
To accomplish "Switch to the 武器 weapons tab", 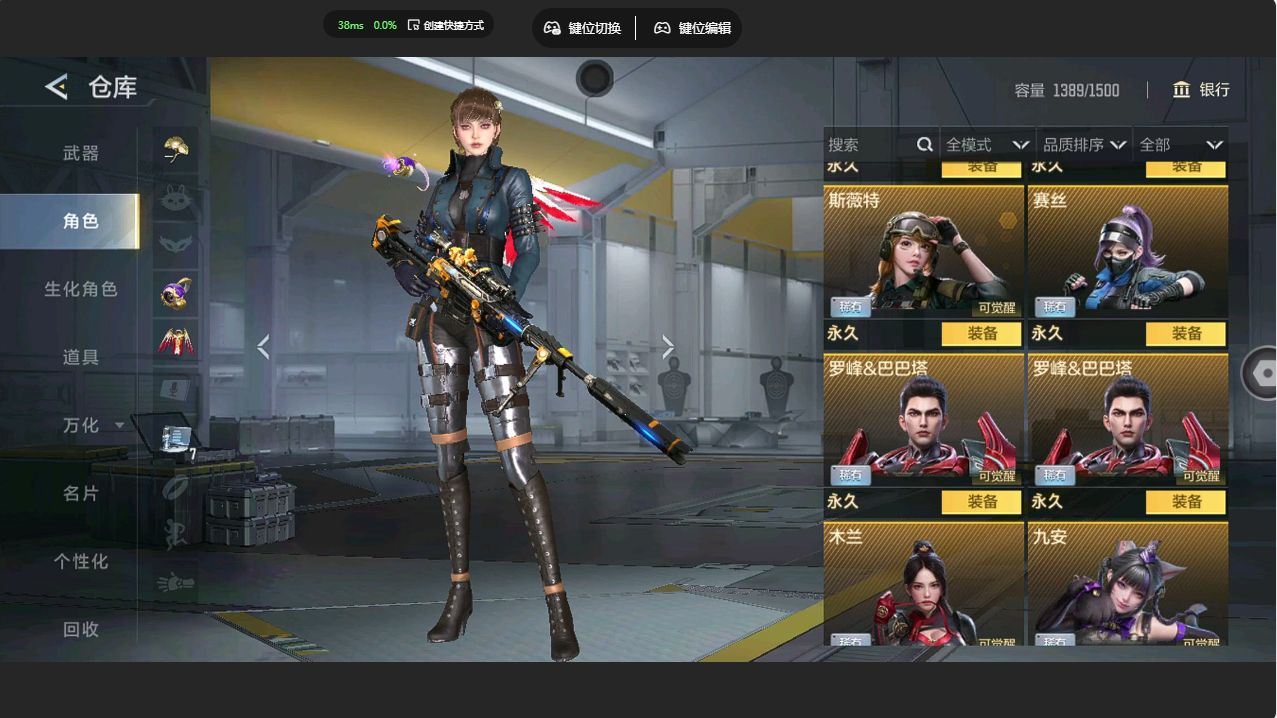I will [x=81, y=153].
